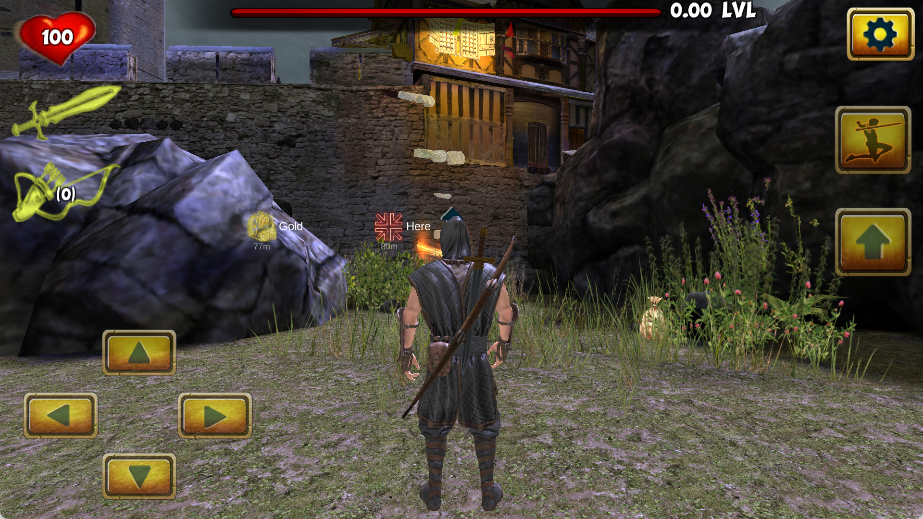Screen dimensions: 923x519
Task: Open the gear settings menu
Action: pos(880,35)
